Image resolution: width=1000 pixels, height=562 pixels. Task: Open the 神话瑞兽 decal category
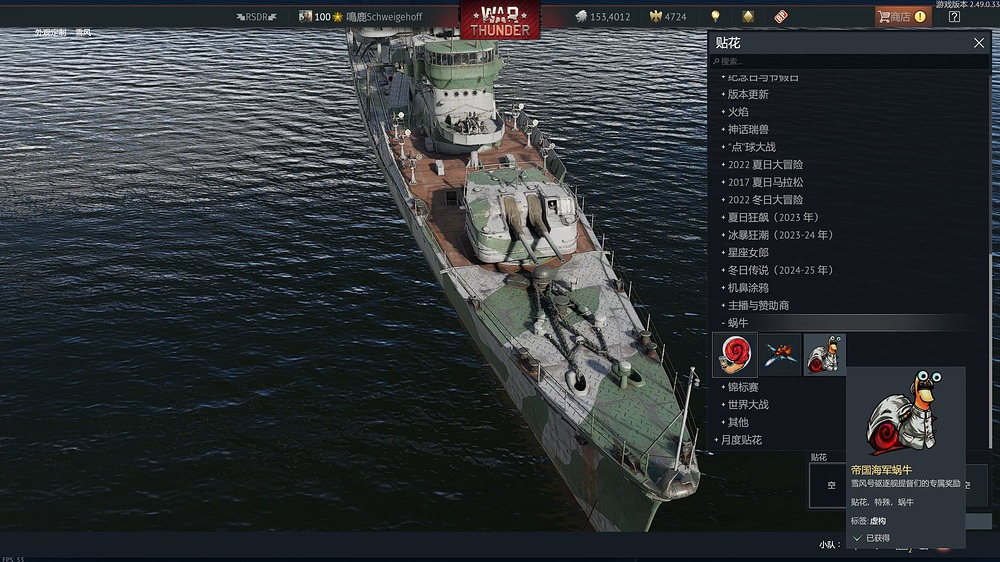click(748, 129)
